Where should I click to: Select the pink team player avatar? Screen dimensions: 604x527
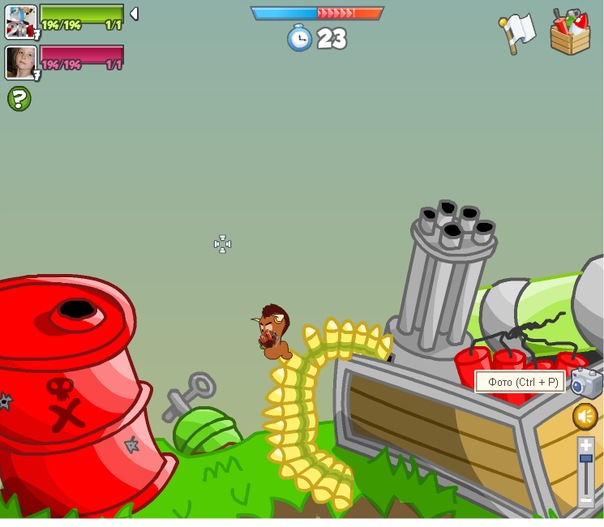click(20, 62)
